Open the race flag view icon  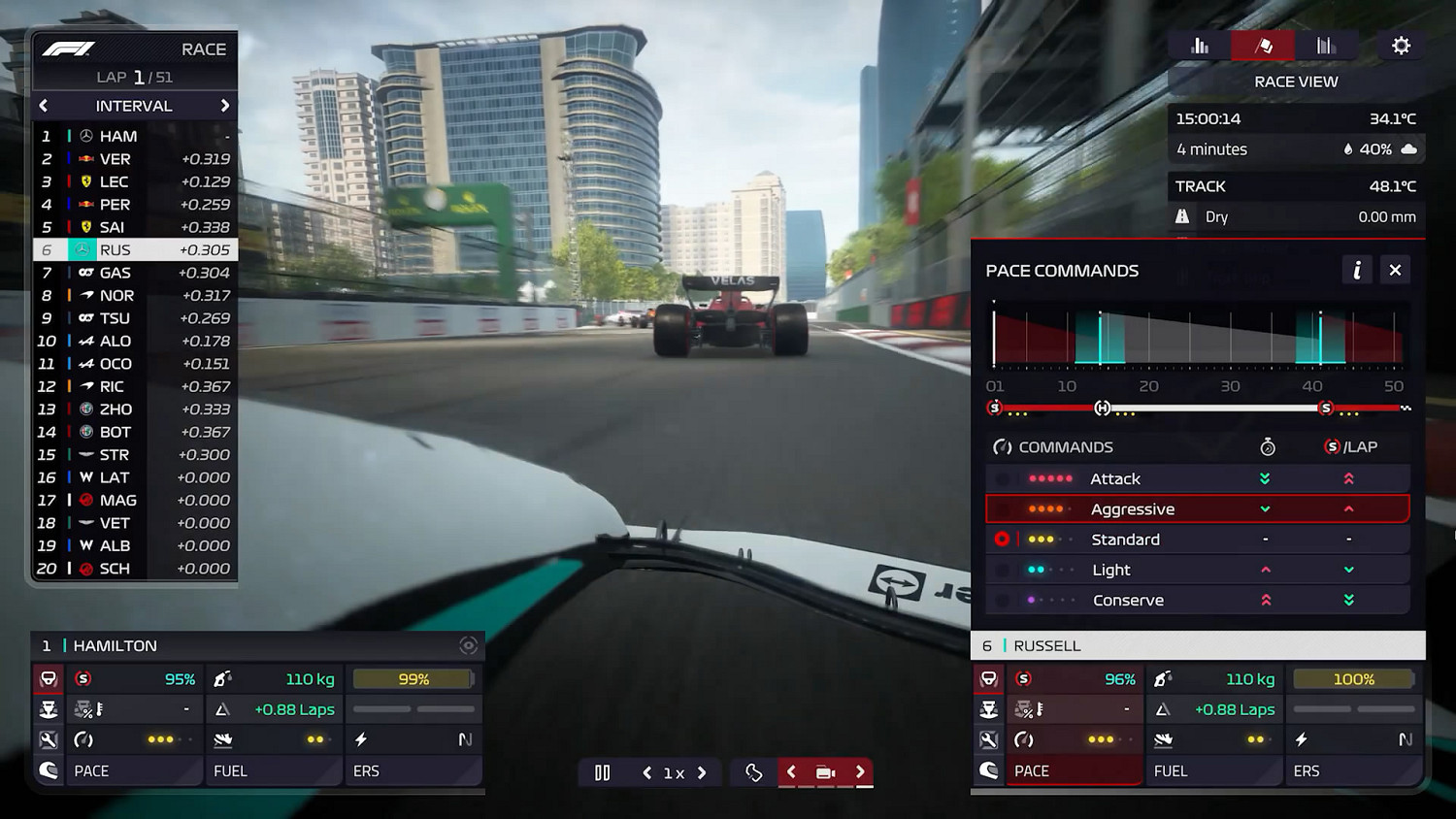pos(1262,45)
